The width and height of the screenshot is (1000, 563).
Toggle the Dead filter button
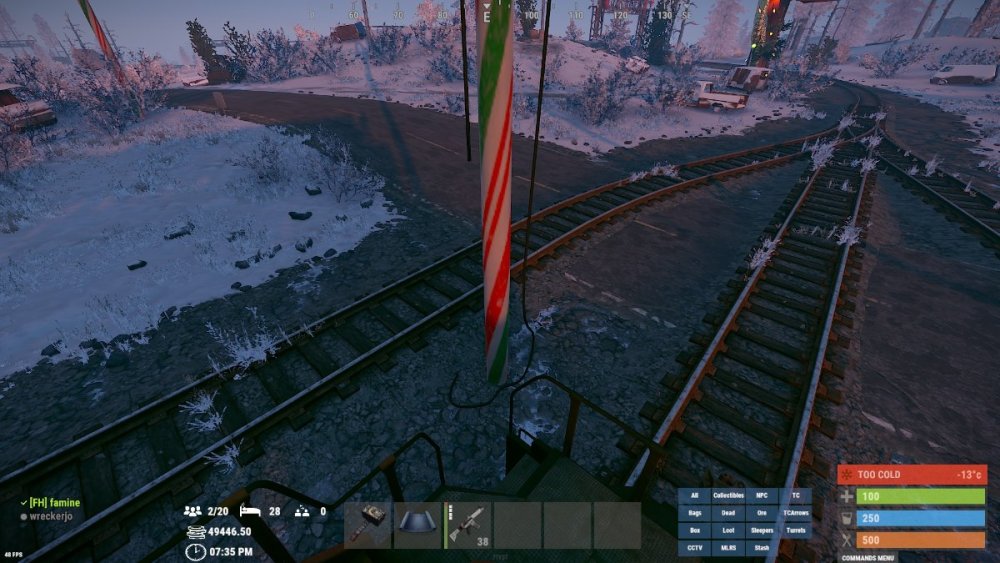pos(728,513)
